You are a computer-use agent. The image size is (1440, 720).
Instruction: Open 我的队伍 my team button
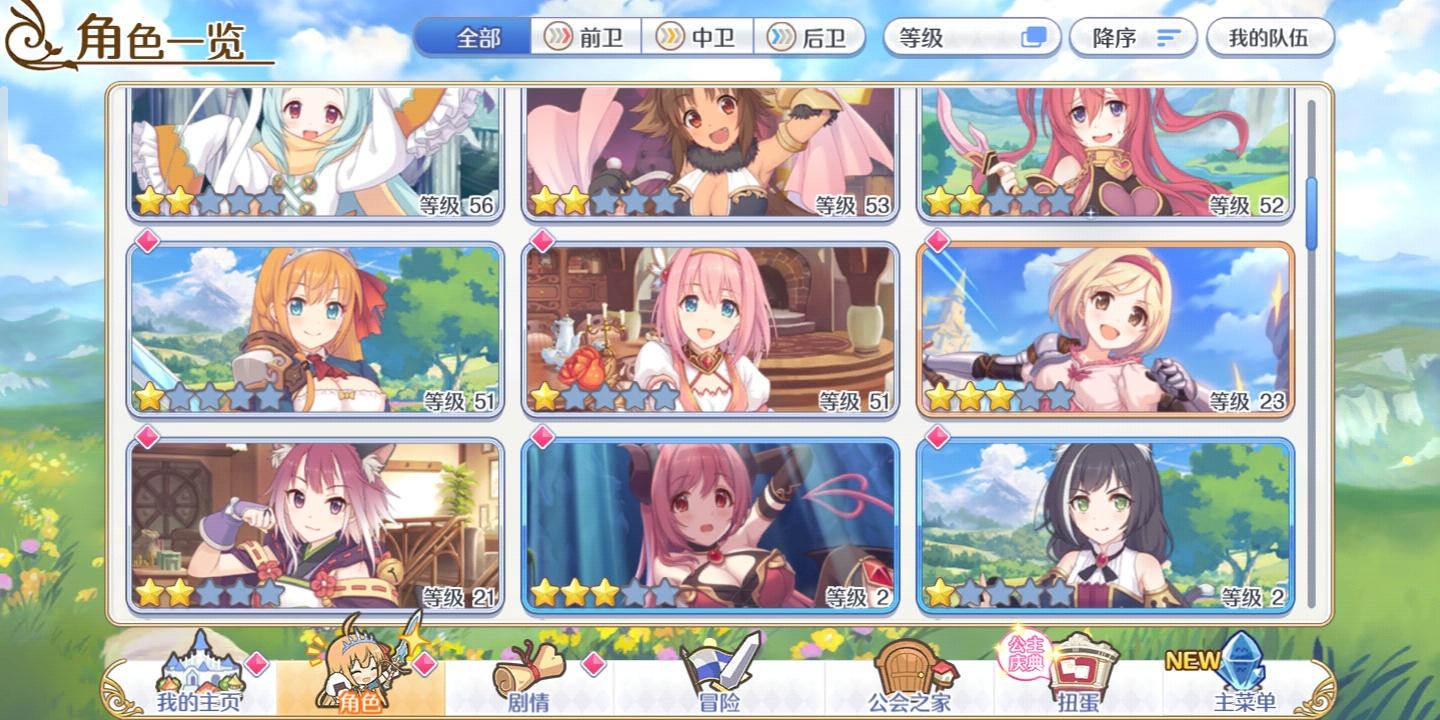coord(1270,37)
